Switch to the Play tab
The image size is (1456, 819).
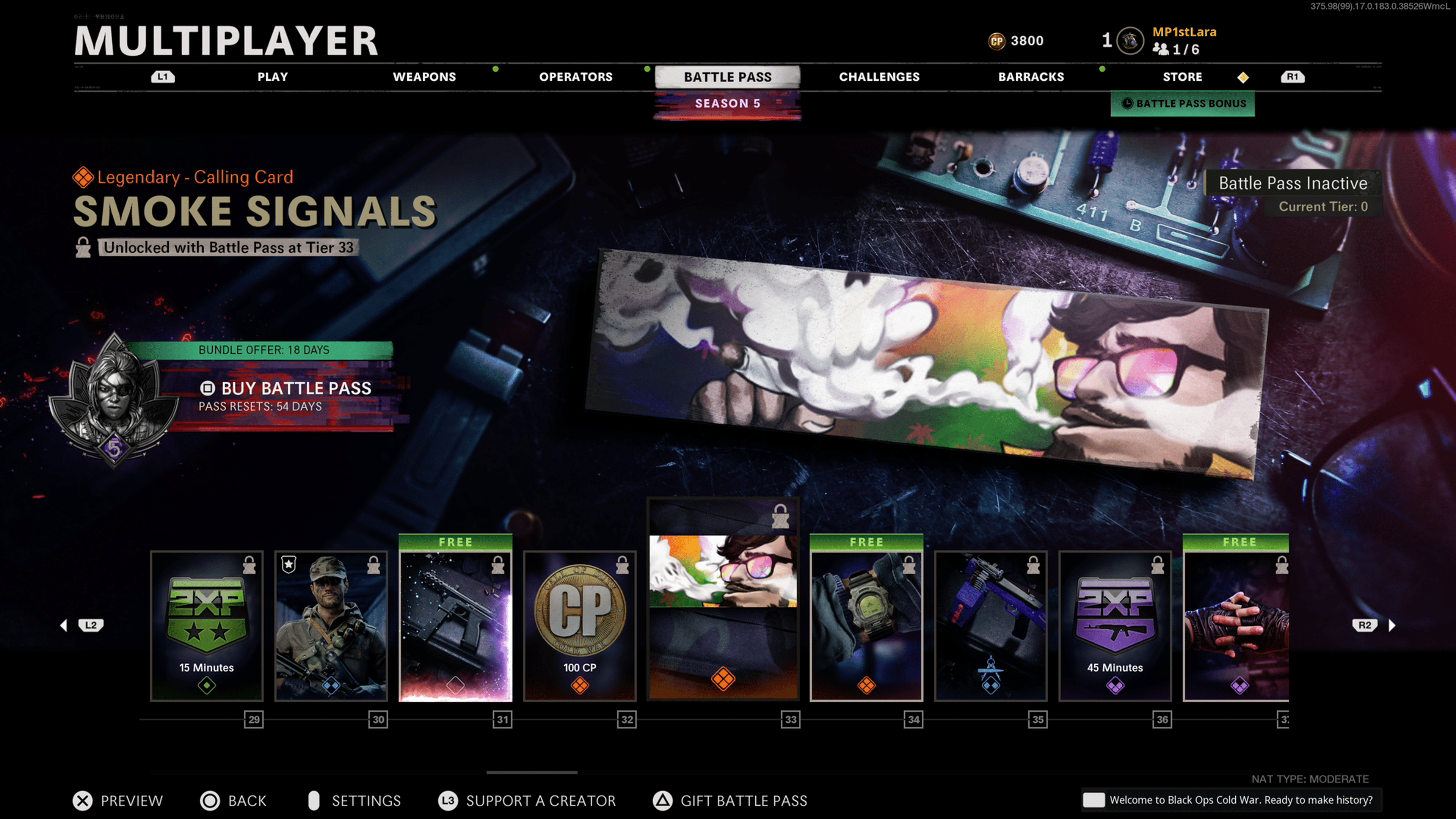point(273,77)
